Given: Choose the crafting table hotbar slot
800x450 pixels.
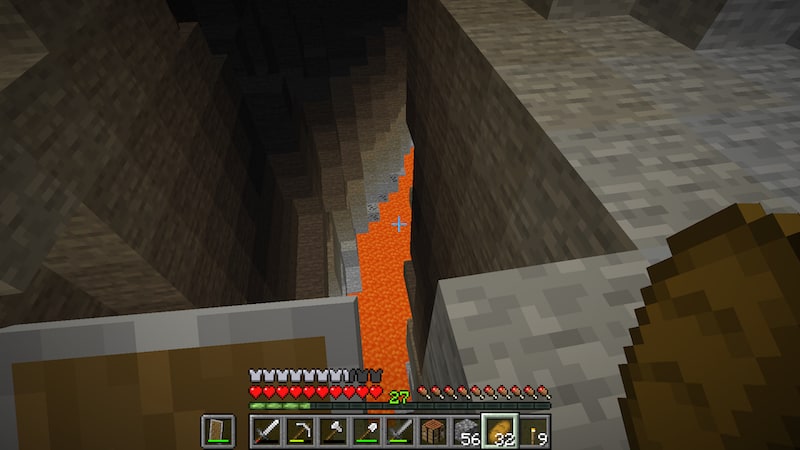Looking at the screenshot, I should point(433,431).
